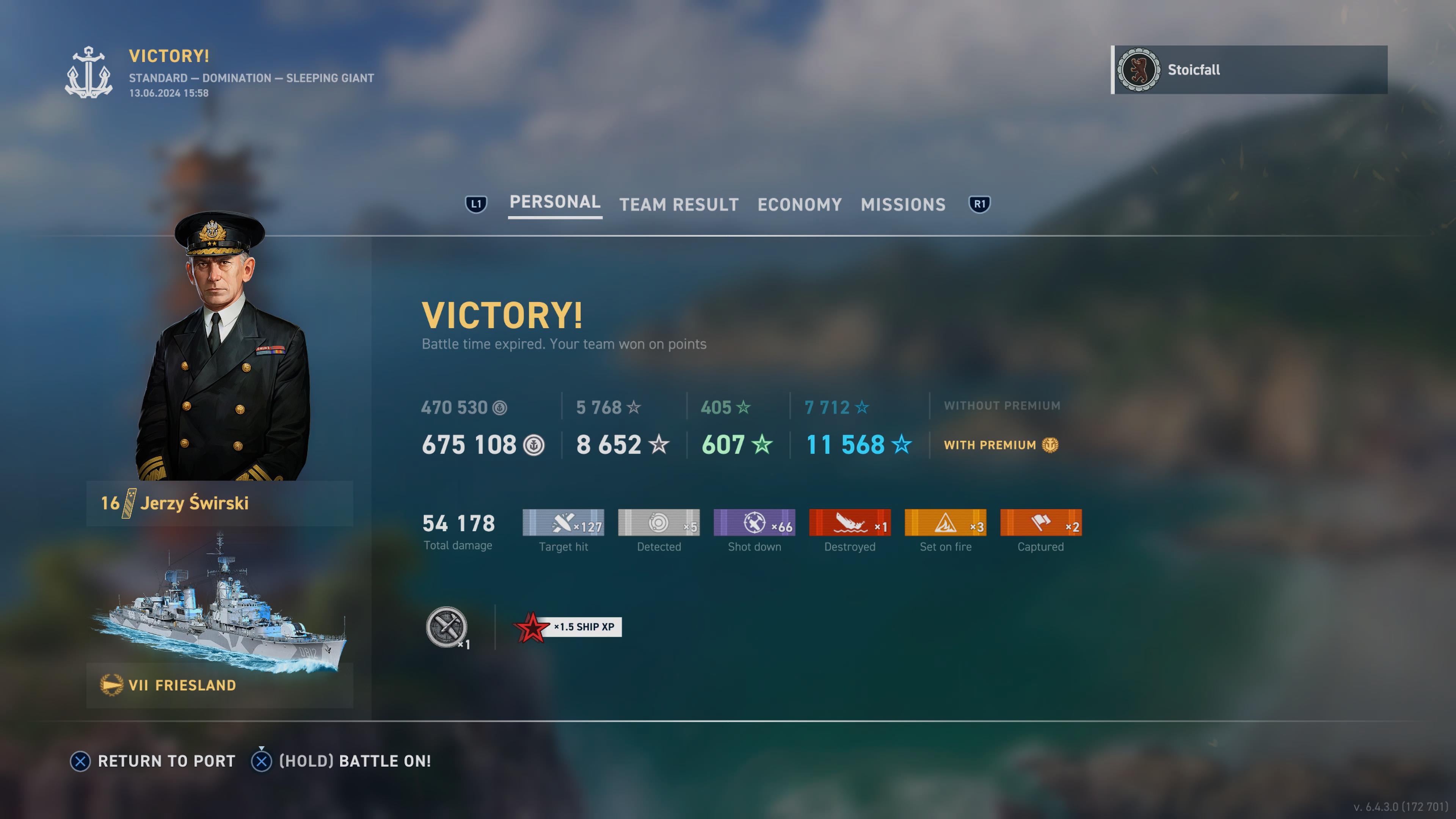Screen dimensions: 1456x819
Task: Show the Missions tab
Action: click(903, 205)
